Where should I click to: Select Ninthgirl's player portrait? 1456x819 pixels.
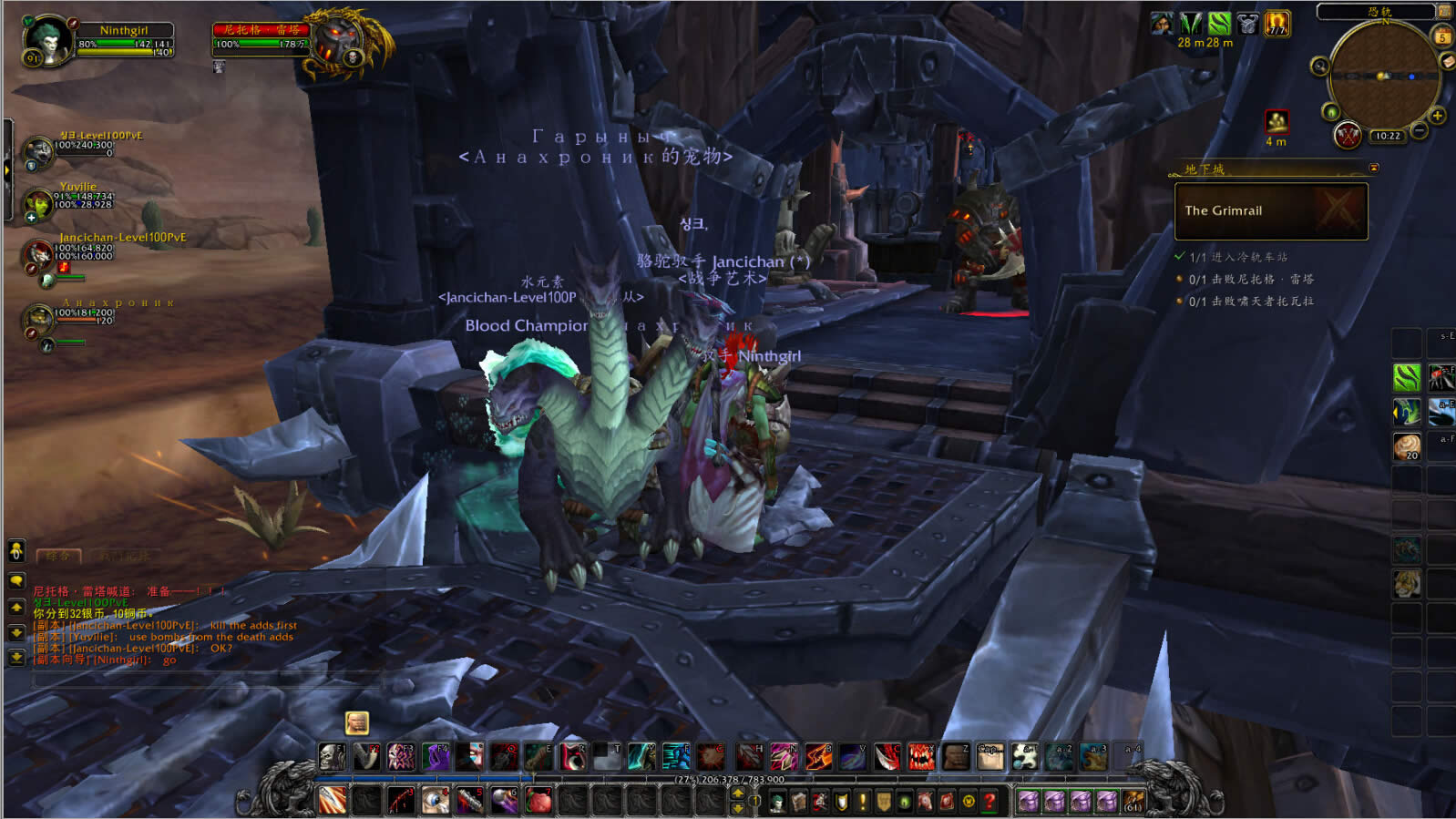coord(46,38)
